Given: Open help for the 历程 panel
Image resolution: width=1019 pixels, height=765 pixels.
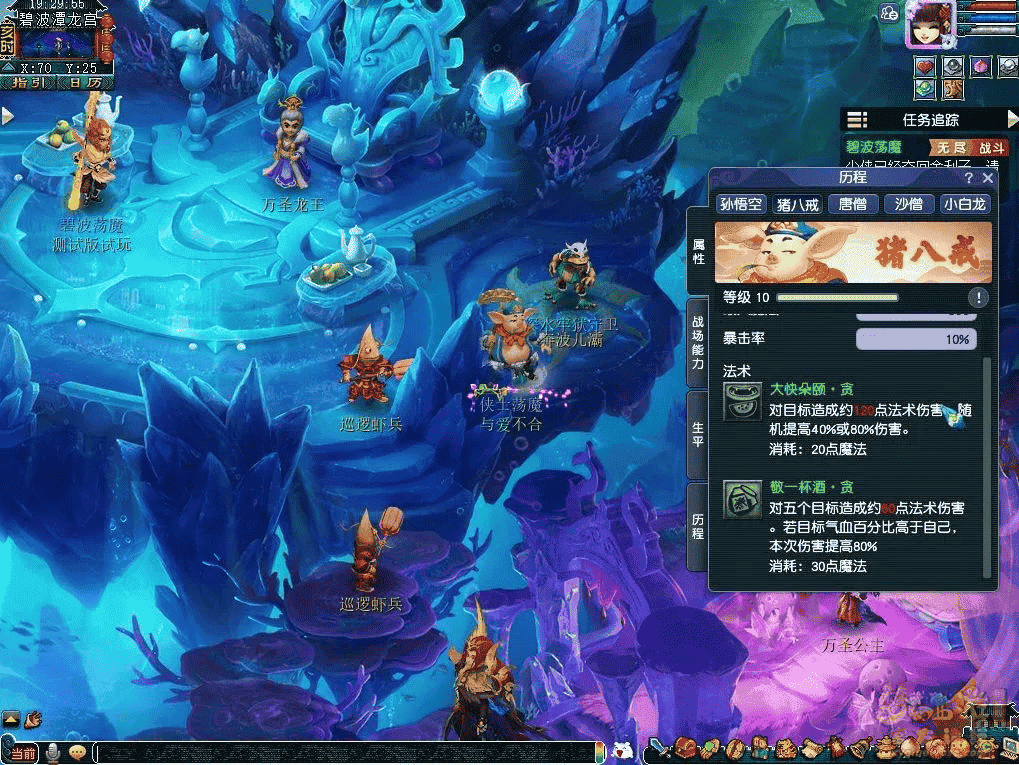Looking at the screenshot, I should [968, 178].
